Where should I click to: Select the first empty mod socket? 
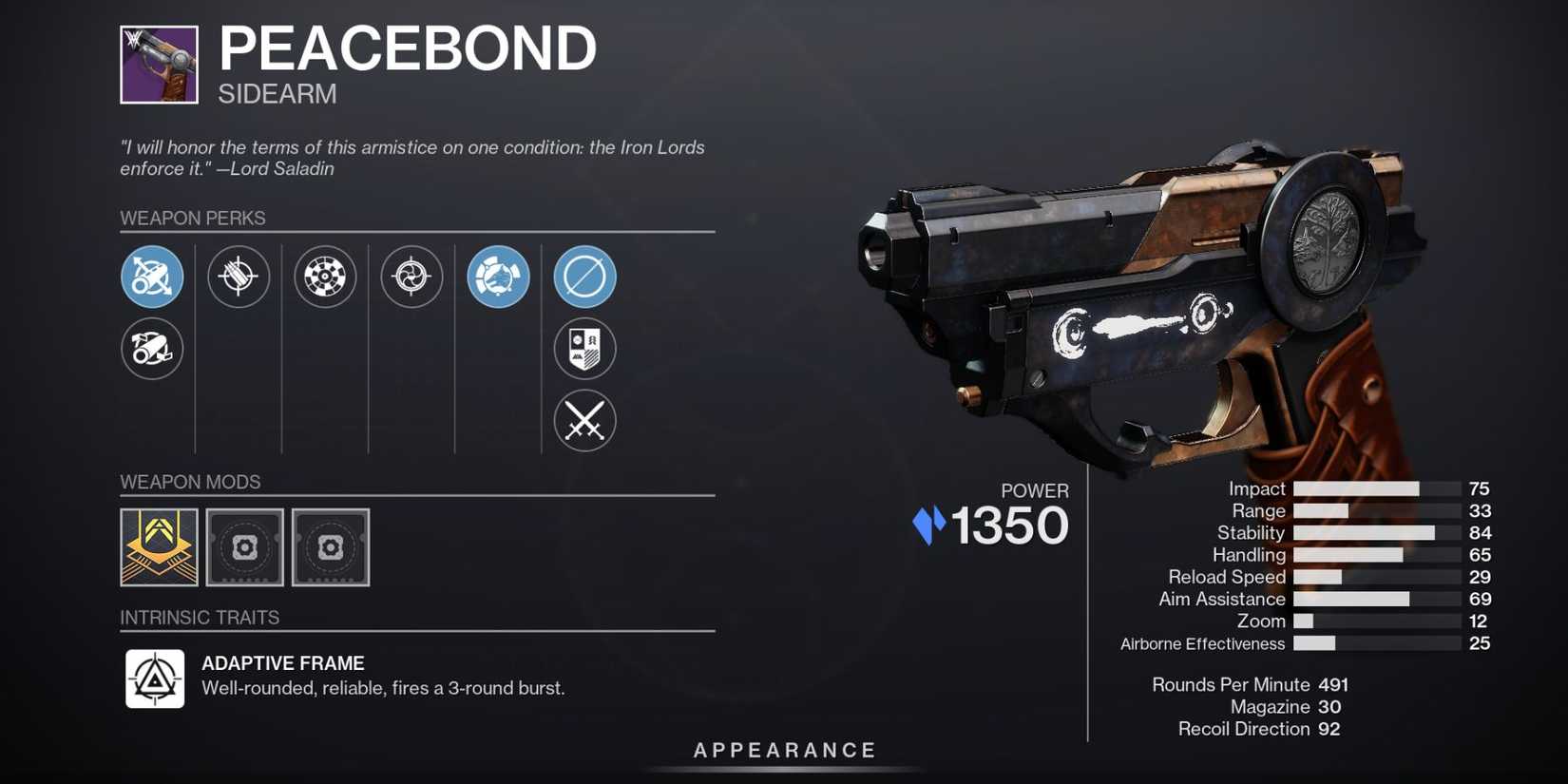[x=244, y=547]
